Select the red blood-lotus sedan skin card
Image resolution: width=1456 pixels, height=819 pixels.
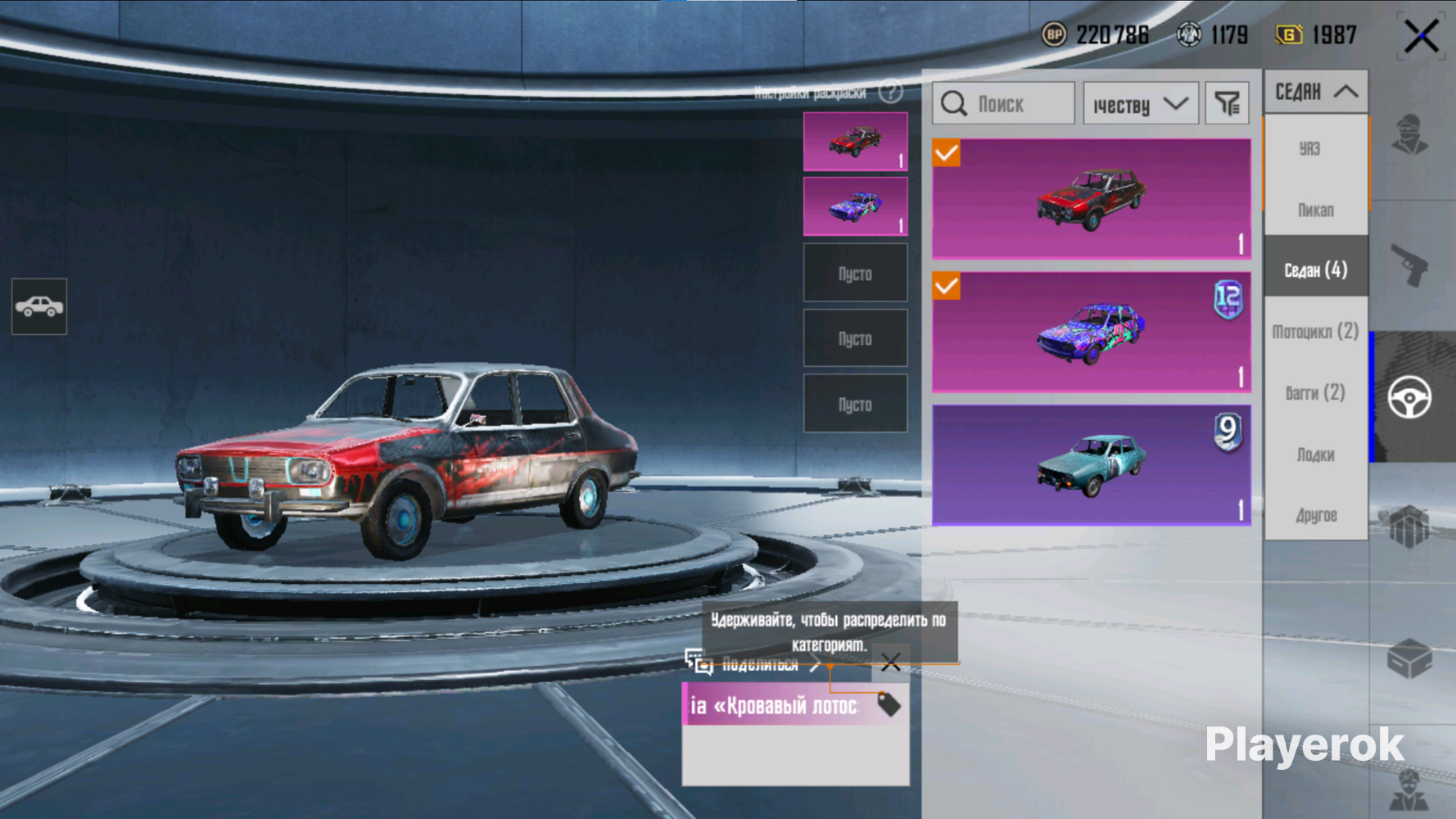(1091, 199)
